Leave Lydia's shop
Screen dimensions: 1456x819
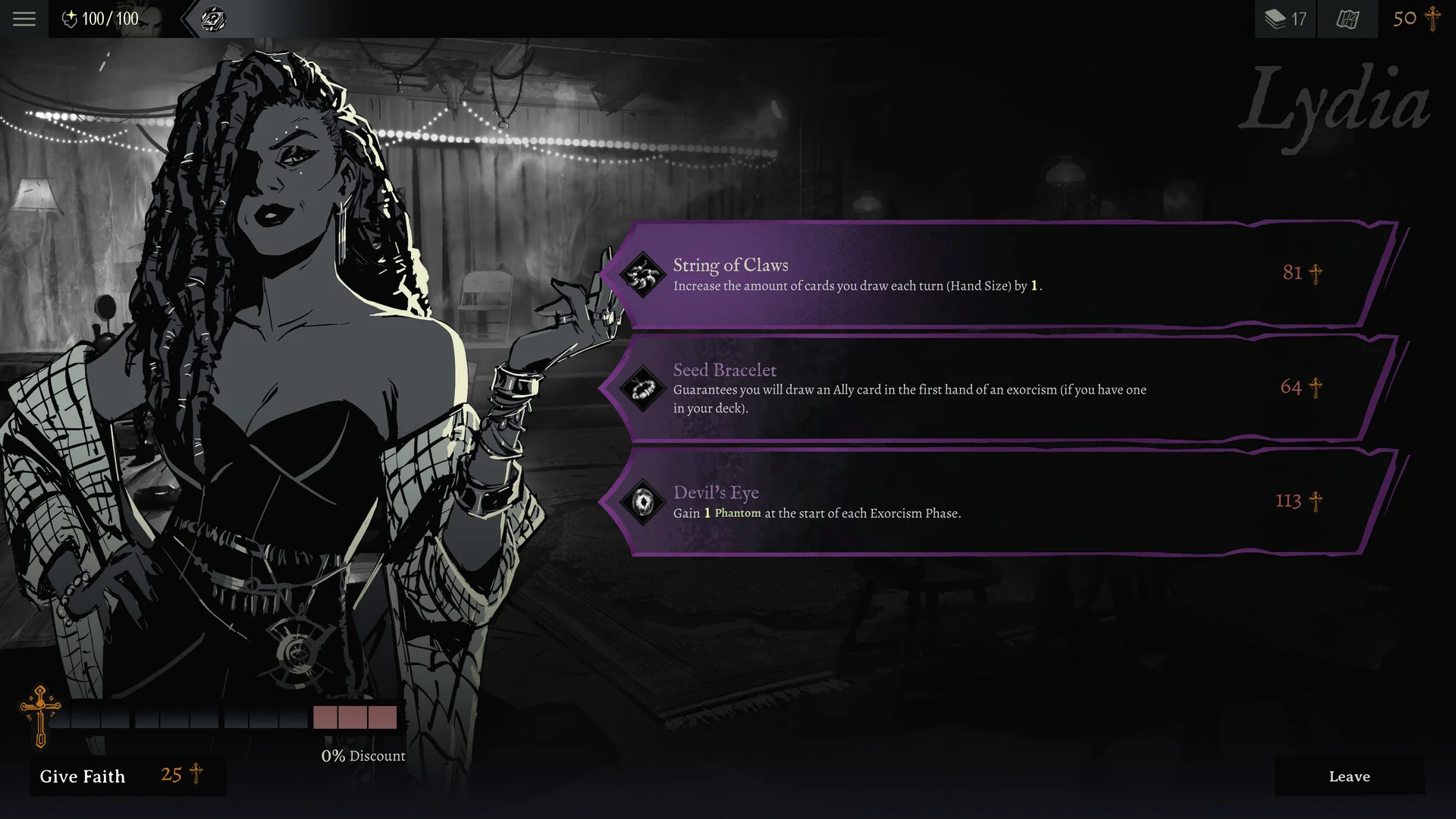coord(1349,776)
